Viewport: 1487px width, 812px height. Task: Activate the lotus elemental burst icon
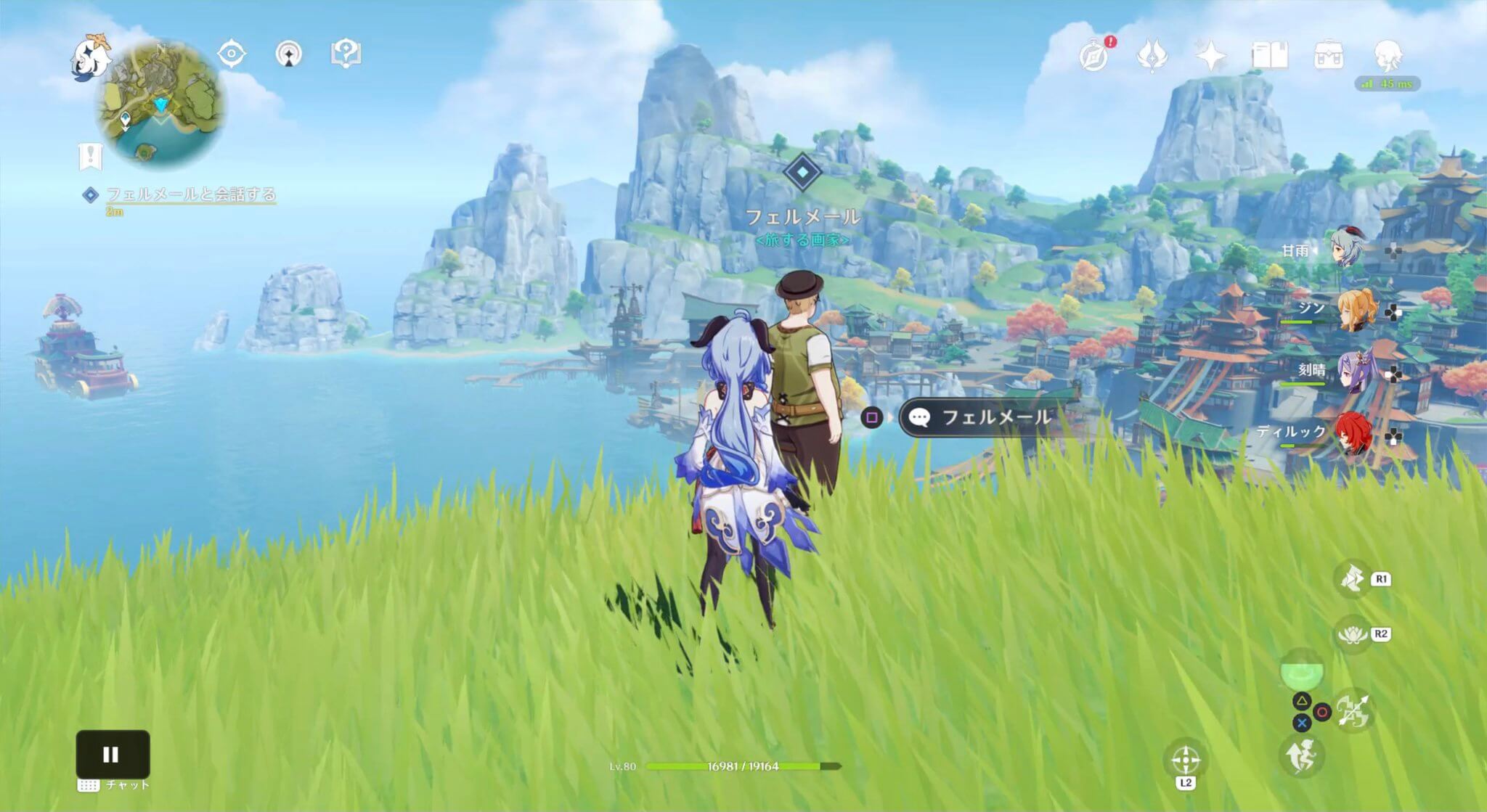1352,635
